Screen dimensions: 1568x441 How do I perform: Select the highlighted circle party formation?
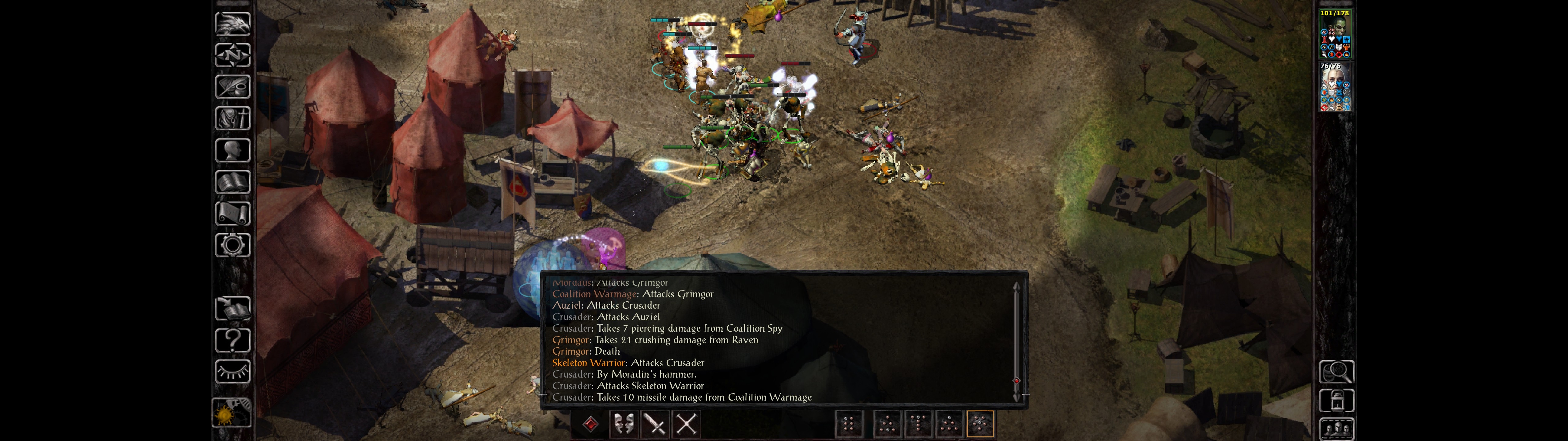point(980,423)
